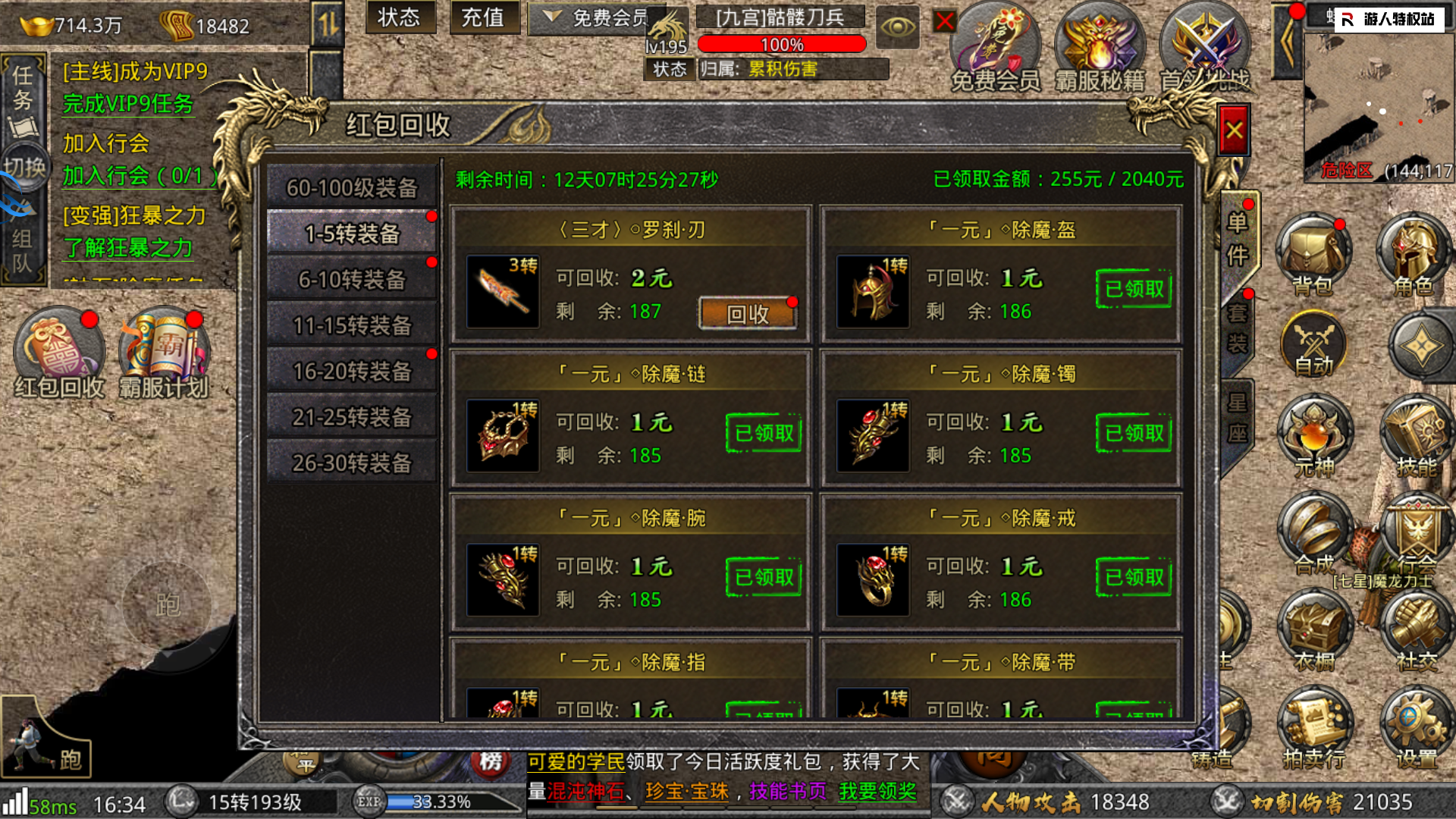The width and height of the screenshot is (1456, 819).
Task: Select the 6-10转装备 category
Action: (x=352, y=279)
